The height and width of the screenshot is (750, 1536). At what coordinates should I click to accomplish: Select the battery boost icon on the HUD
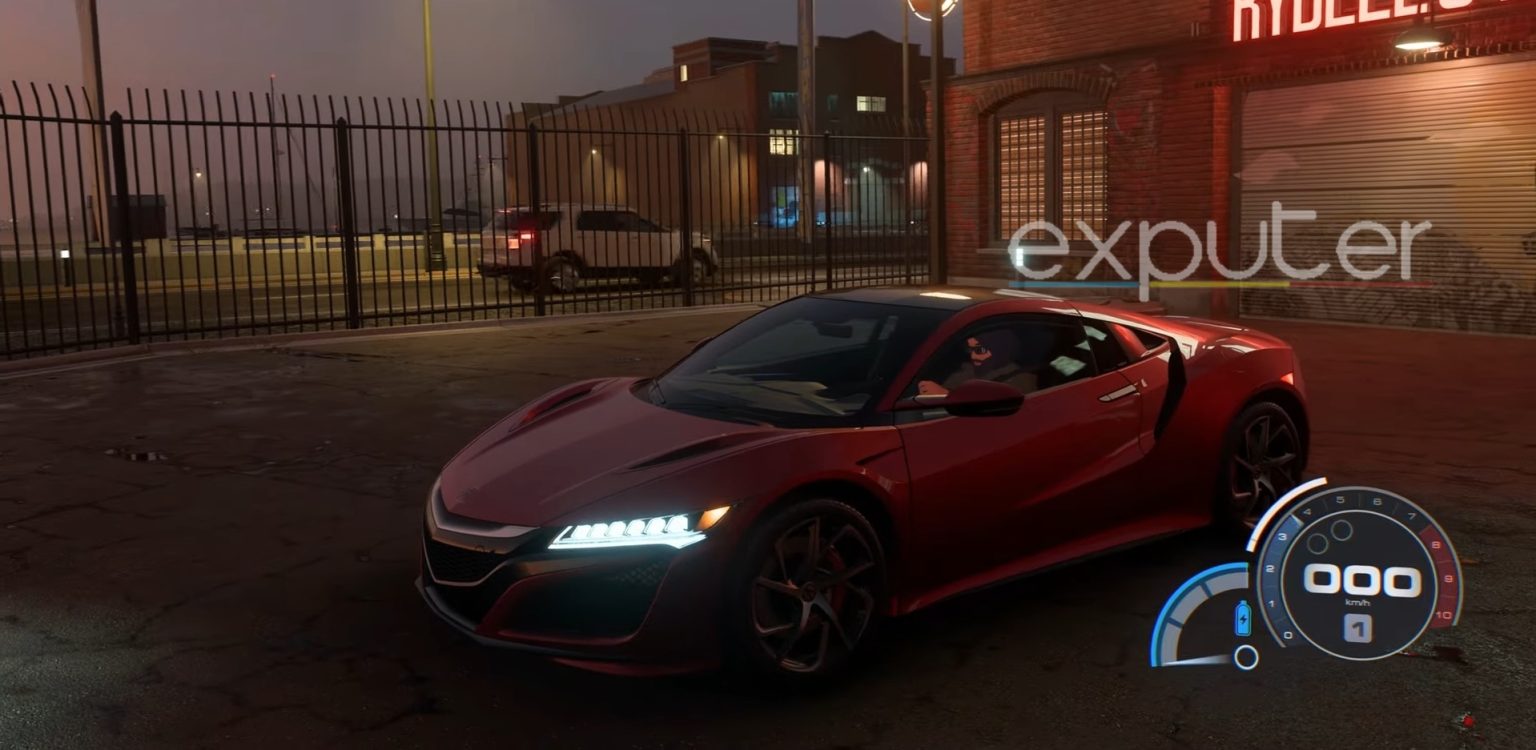[1242, 618]
